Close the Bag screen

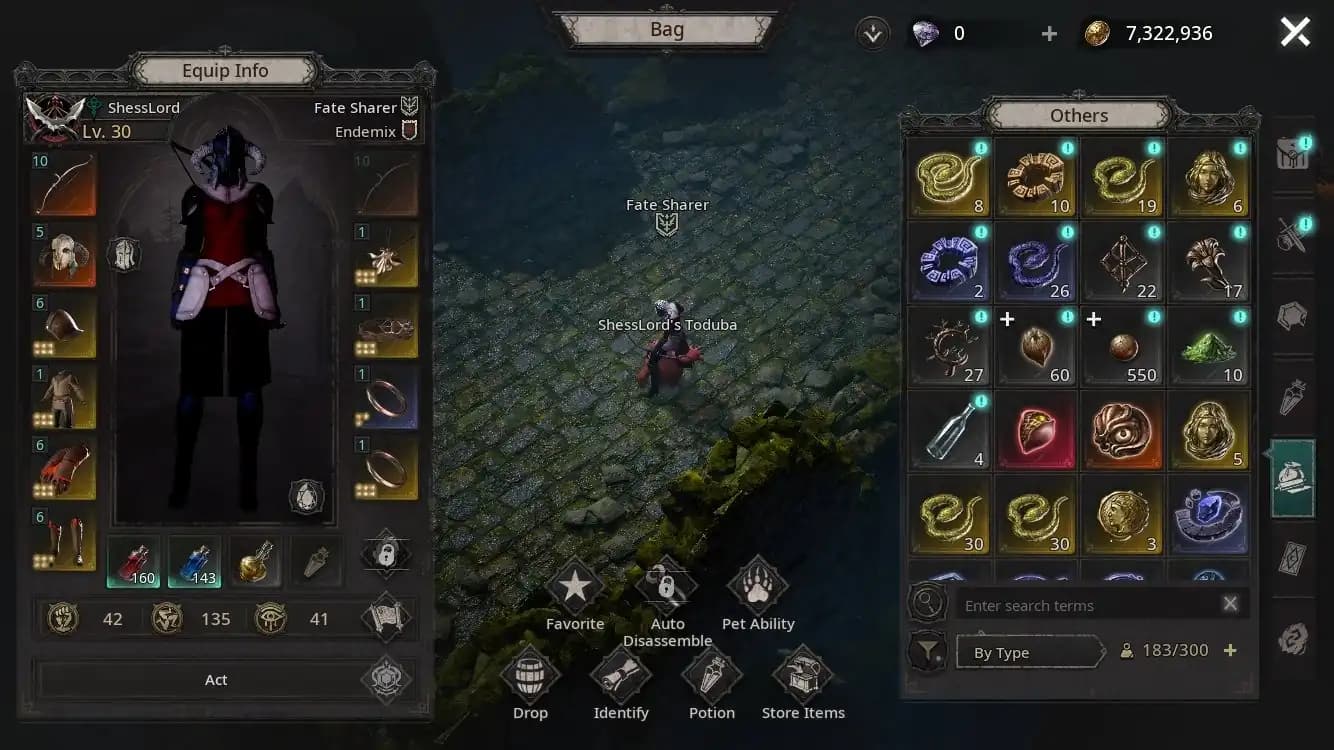tap(1295, 33)
